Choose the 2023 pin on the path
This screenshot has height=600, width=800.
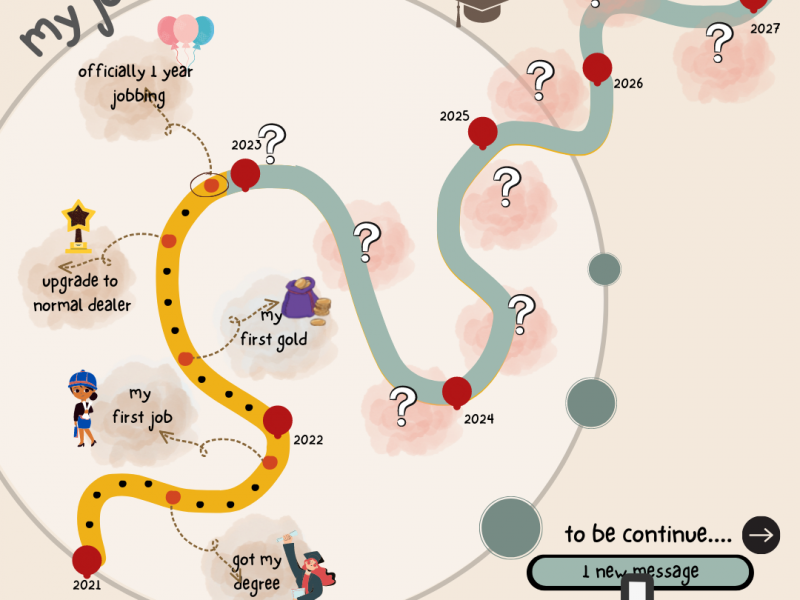click(x=245, y=174)
